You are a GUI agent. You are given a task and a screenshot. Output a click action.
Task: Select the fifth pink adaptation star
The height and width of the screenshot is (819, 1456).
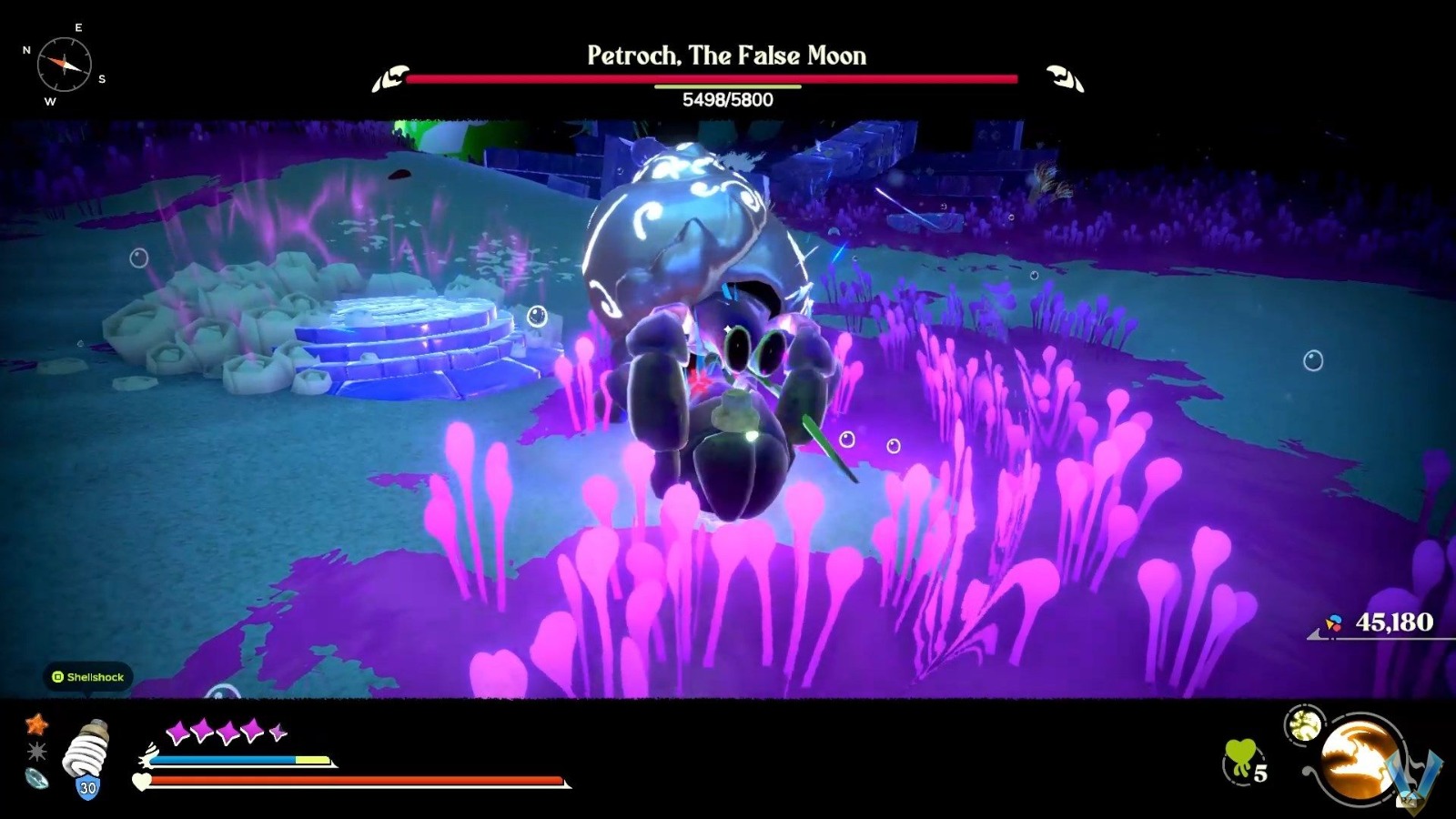tap(277, 730)
